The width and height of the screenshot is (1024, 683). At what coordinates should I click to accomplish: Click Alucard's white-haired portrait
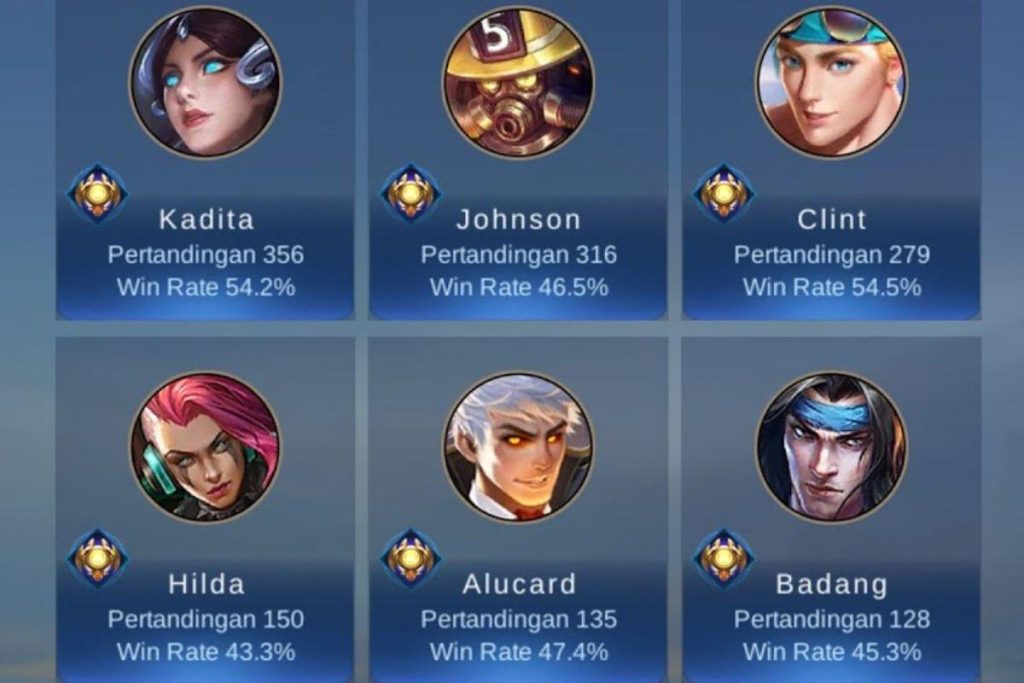(x=518, y=447)
